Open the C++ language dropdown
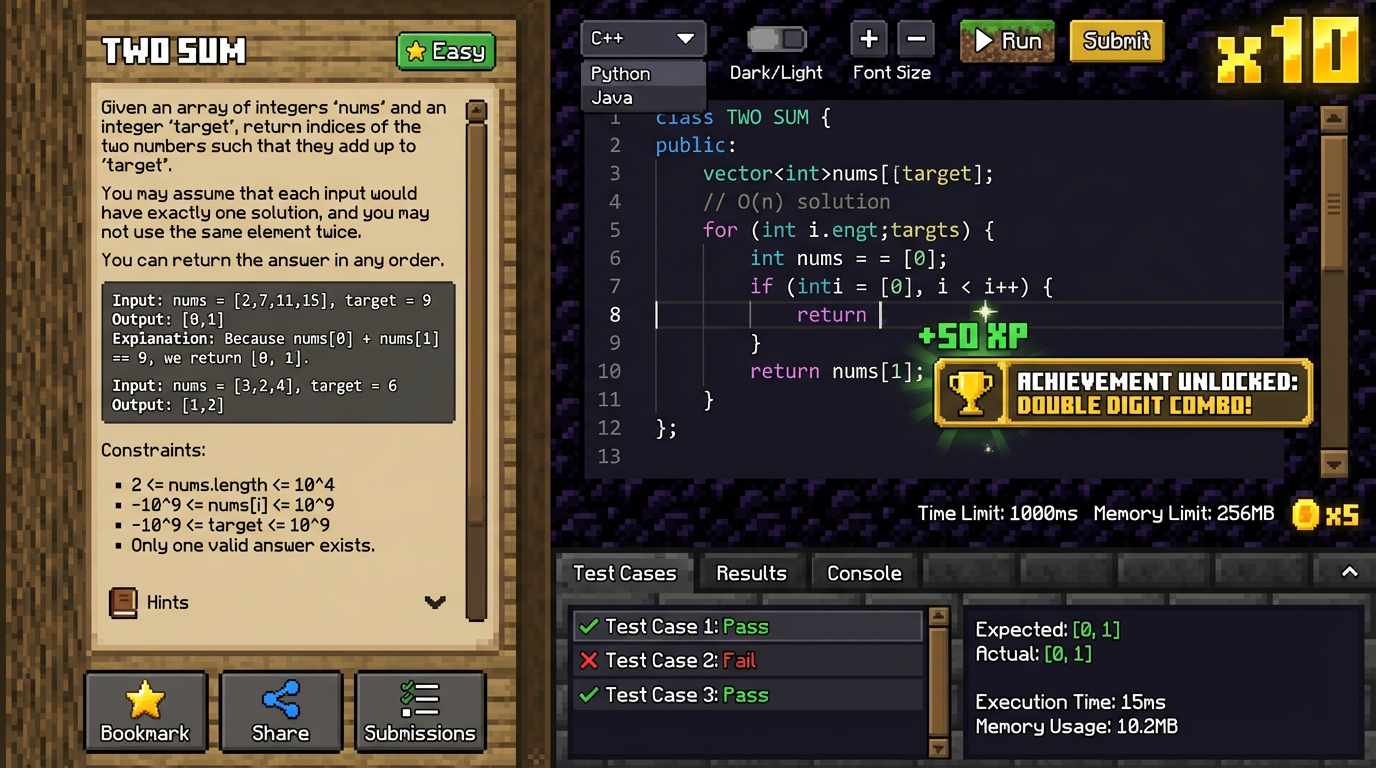The width and height of the screenshot is (1376, 768). point(643,39)
